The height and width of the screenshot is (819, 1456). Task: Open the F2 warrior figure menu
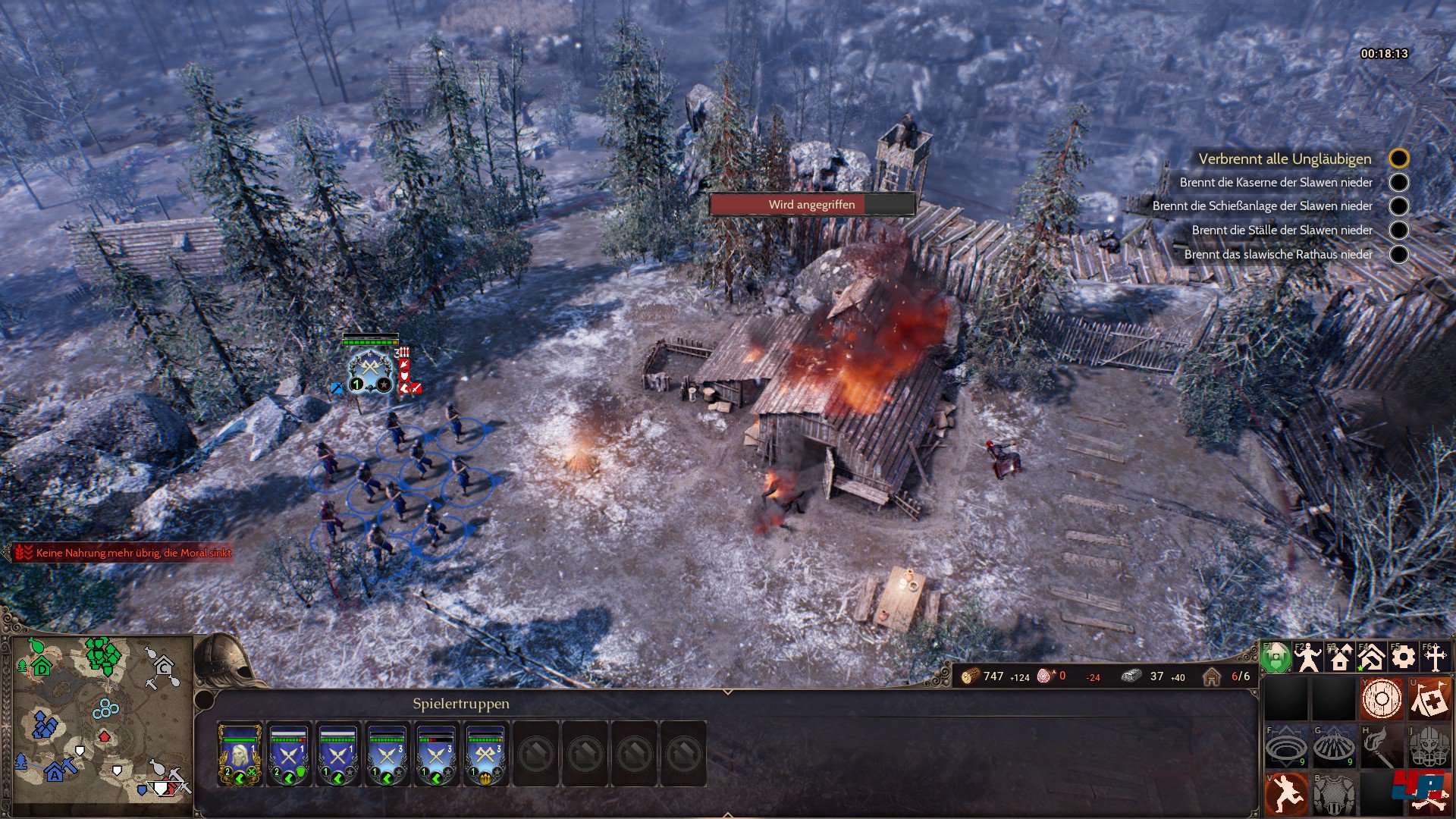(1308, 657)
